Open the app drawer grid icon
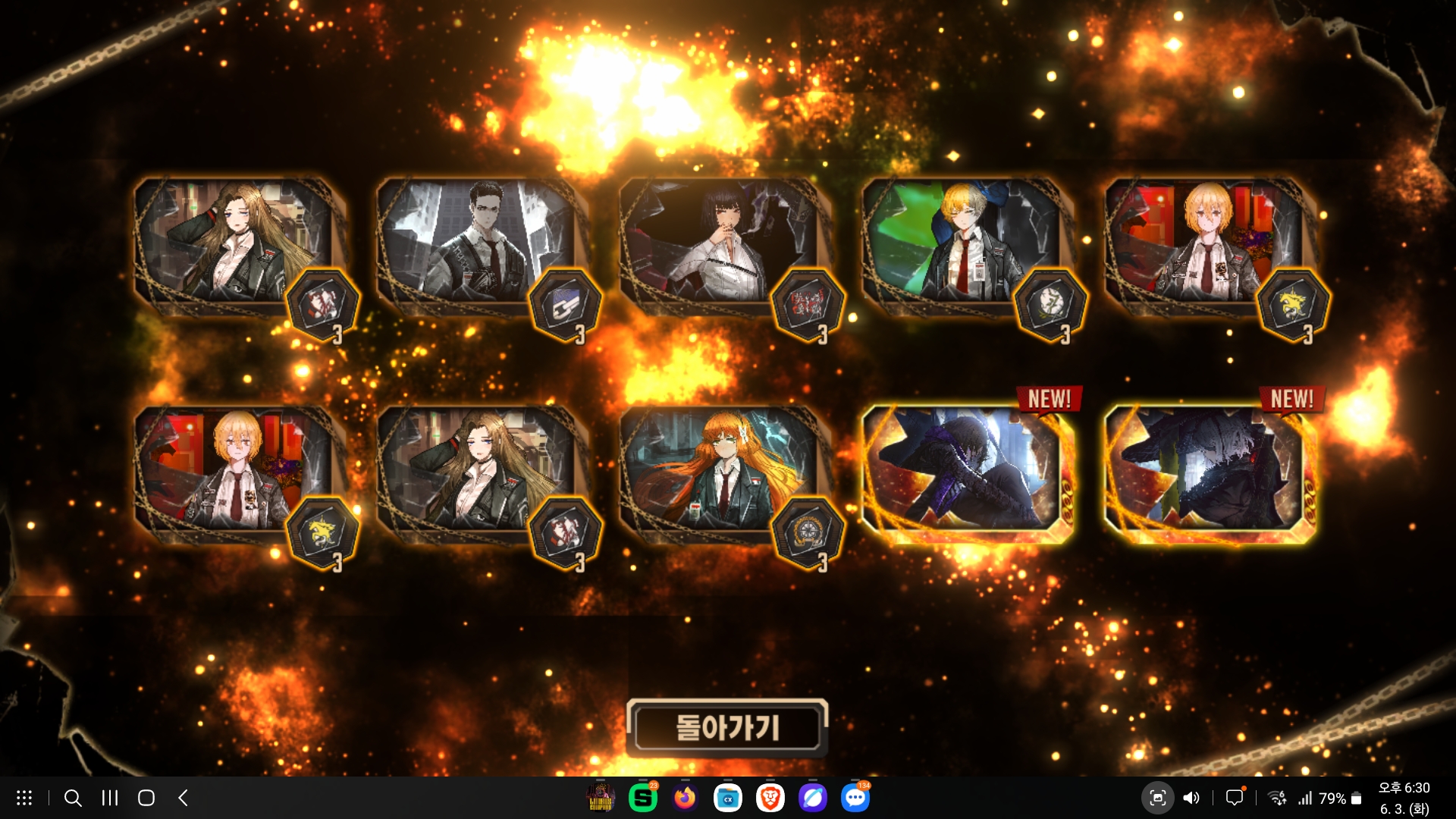1456x819 pixels. [24, 798]
